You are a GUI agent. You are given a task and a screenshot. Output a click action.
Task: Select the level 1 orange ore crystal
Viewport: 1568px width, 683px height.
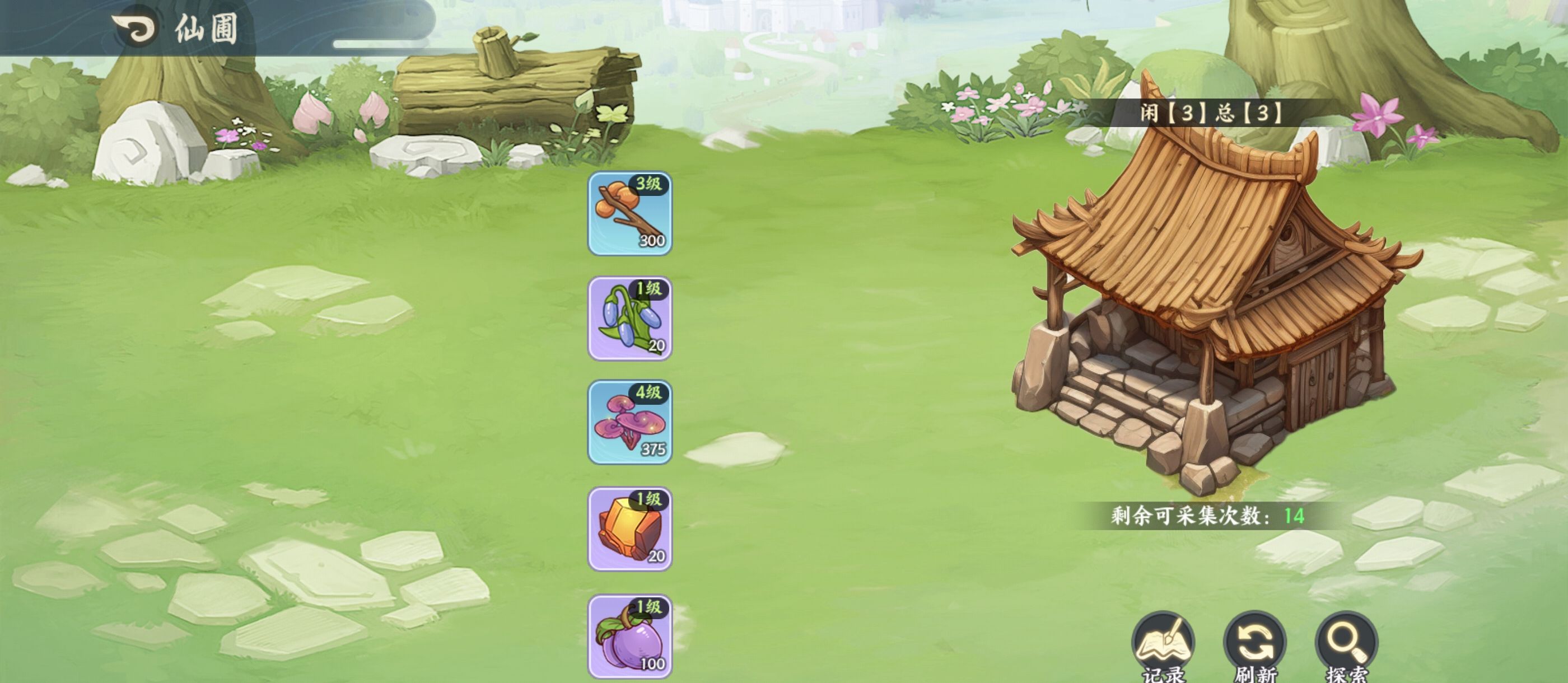(x=629, y=529)
